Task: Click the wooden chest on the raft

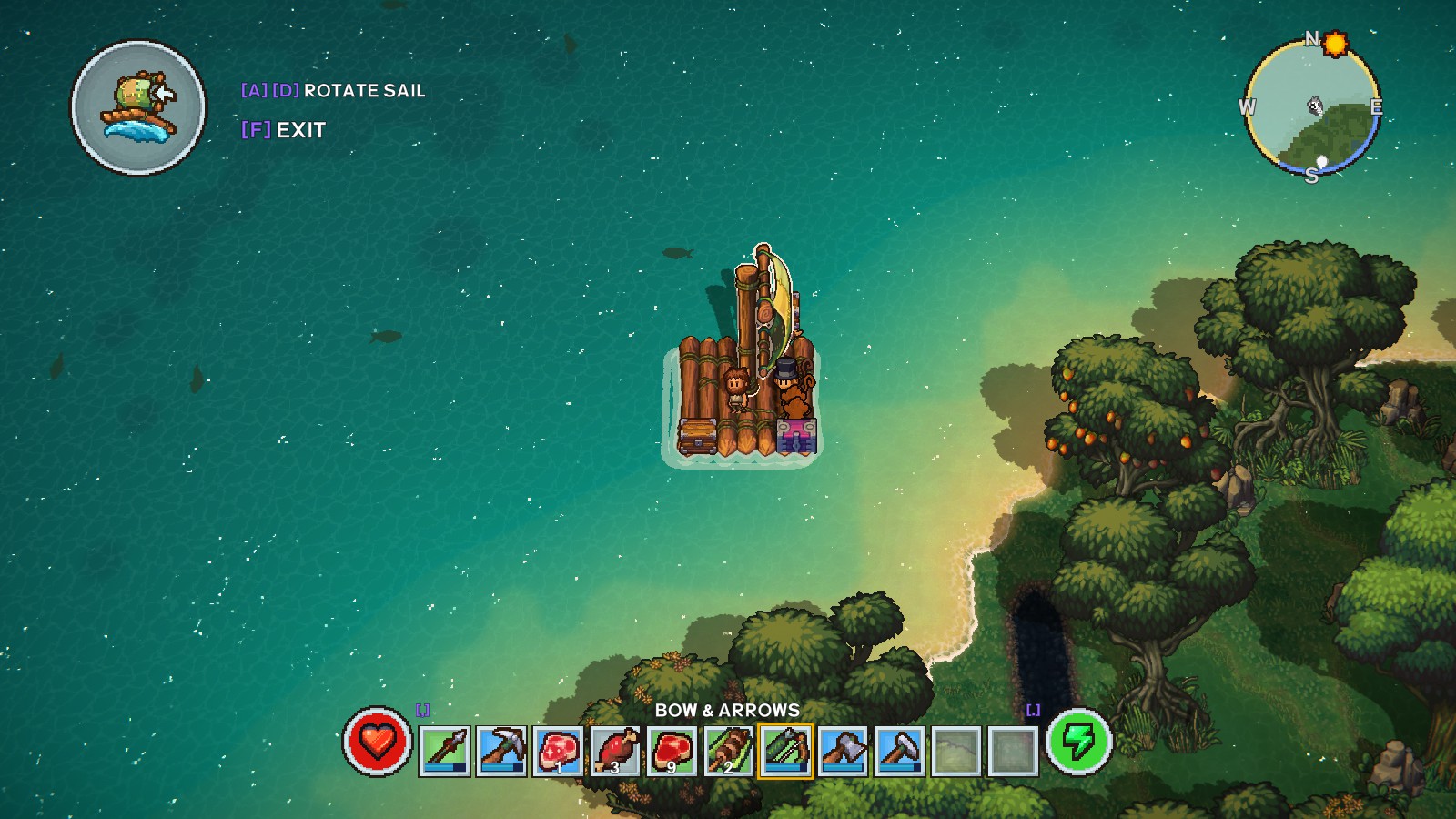Action: tap(697, 437)
